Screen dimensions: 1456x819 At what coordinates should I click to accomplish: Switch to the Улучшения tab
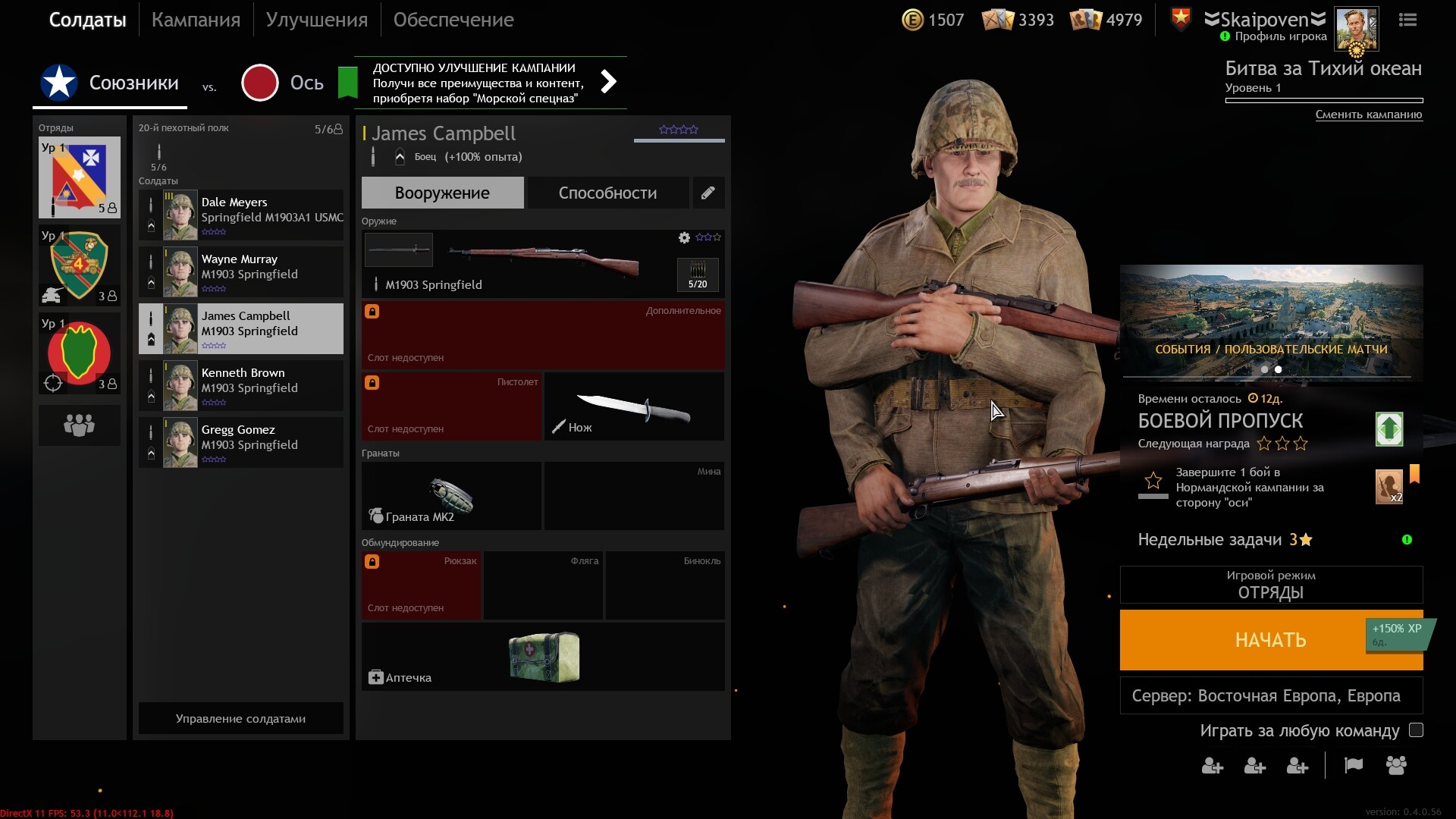pos(316,20)
